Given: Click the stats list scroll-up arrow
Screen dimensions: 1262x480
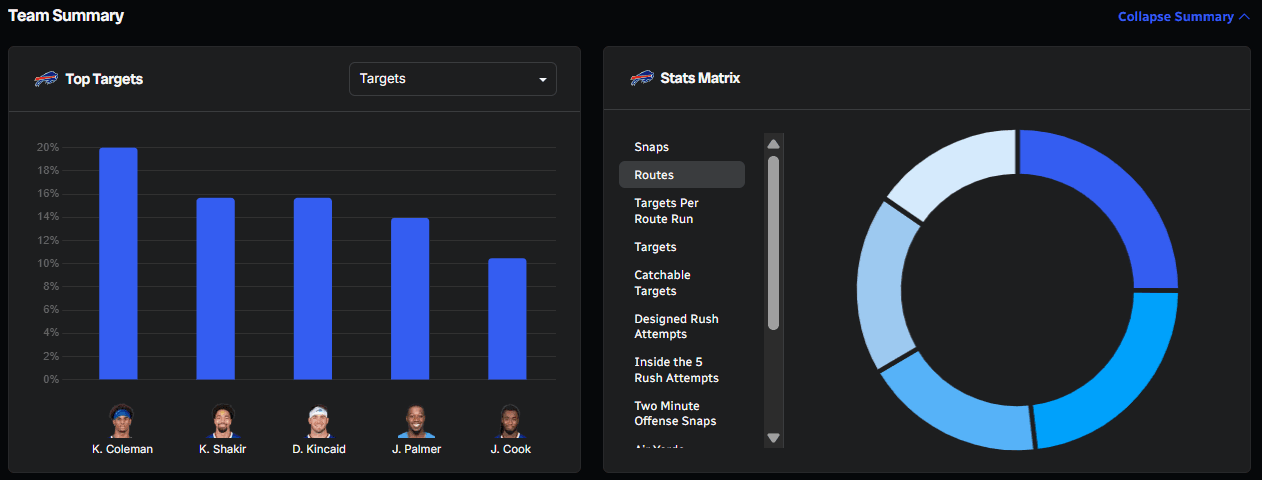Looking at the screenshot, I should tap(773, 144).
